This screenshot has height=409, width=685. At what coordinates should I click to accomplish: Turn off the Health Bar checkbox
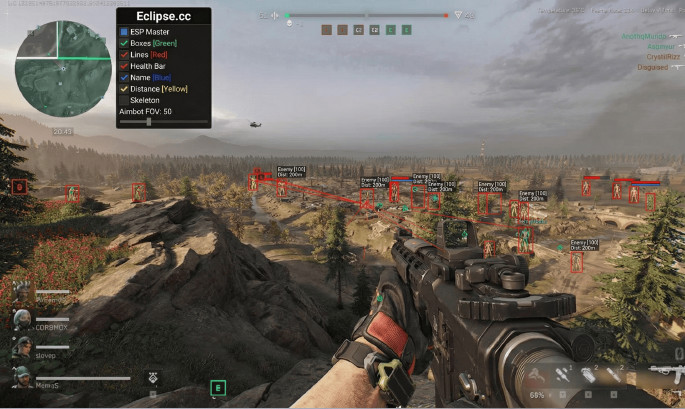coord(124,66)
